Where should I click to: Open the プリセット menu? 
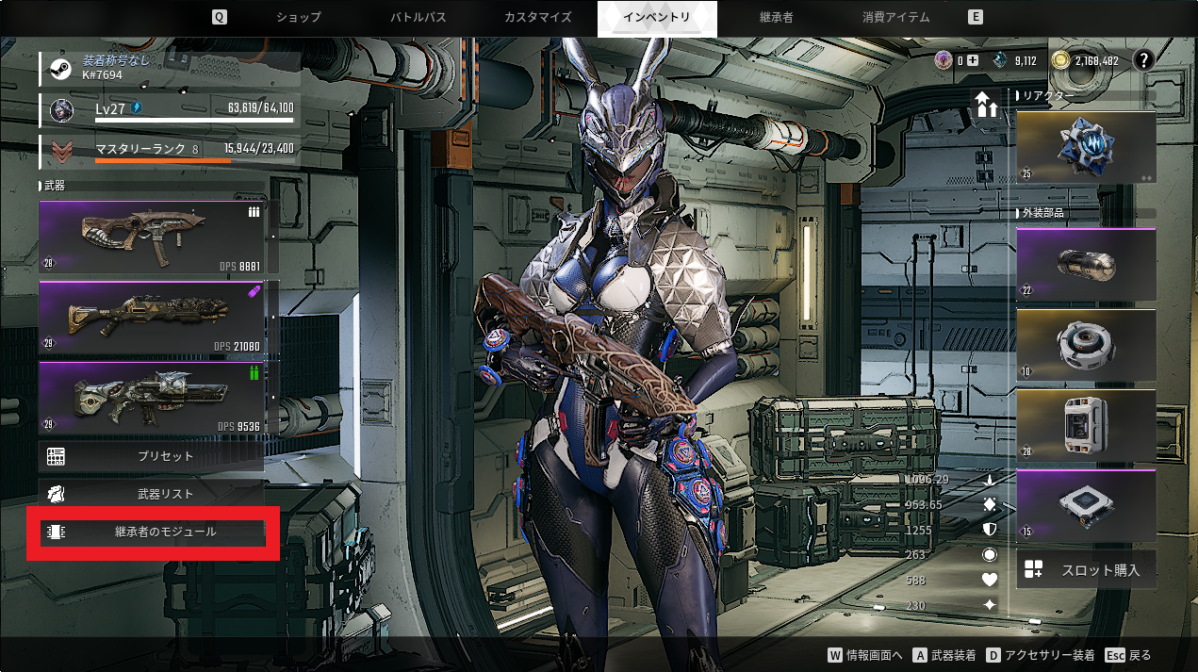tap(152, 456)
